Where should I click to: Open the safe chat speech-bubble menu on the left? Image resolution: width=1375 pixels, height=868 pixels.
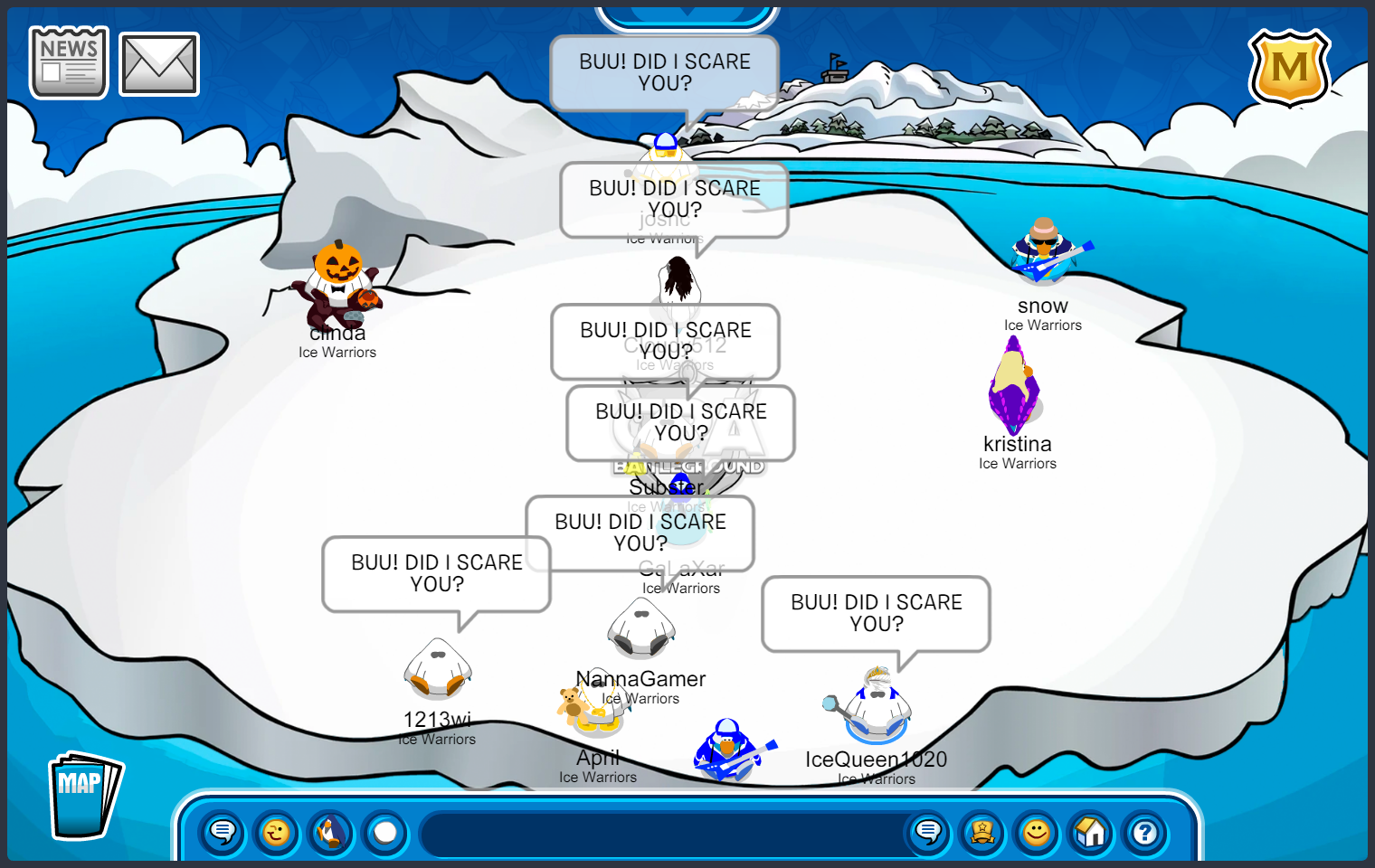click(x=223, y=832)
